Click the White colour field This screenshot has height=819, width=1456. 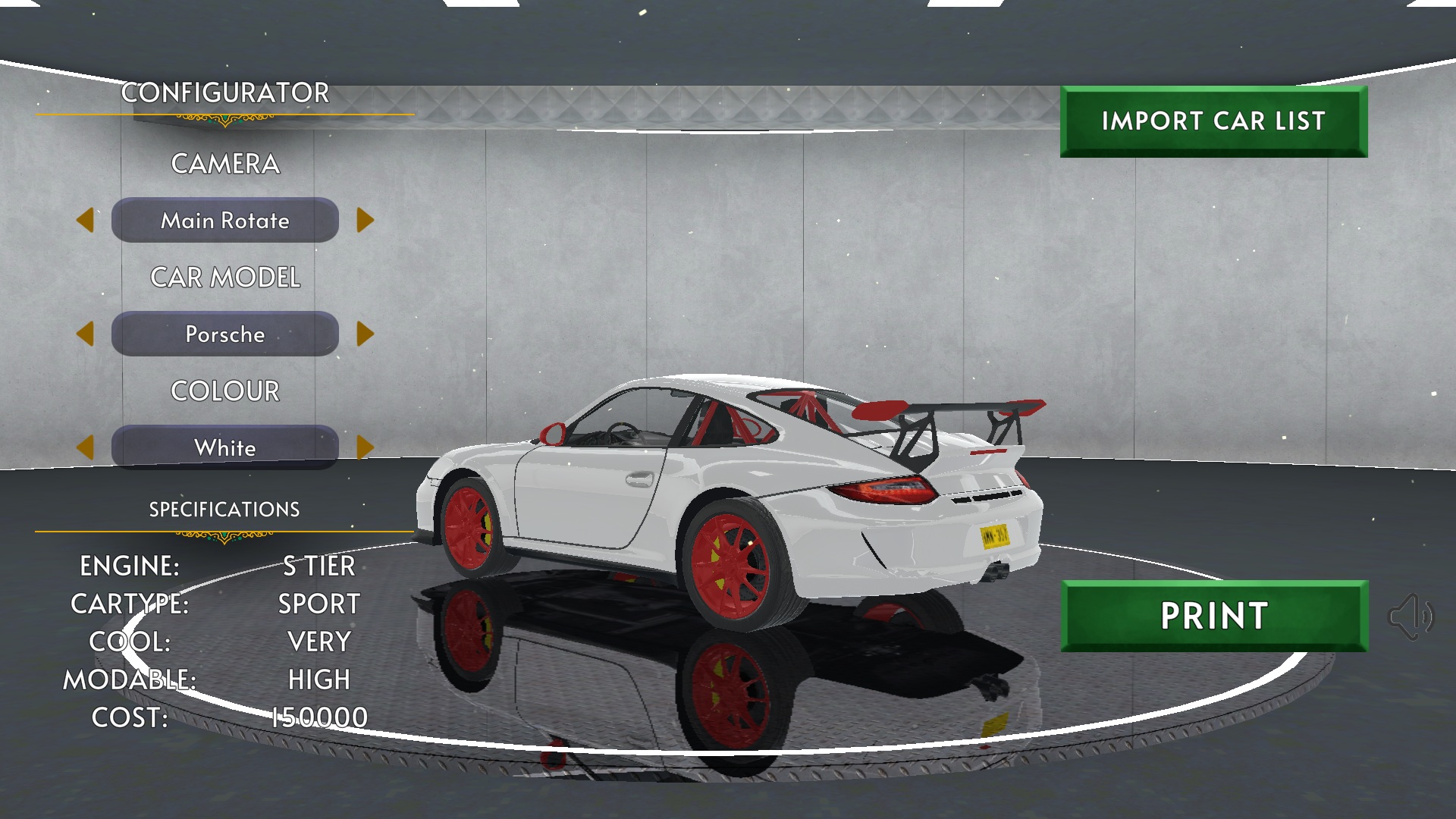tap(225, 447)
